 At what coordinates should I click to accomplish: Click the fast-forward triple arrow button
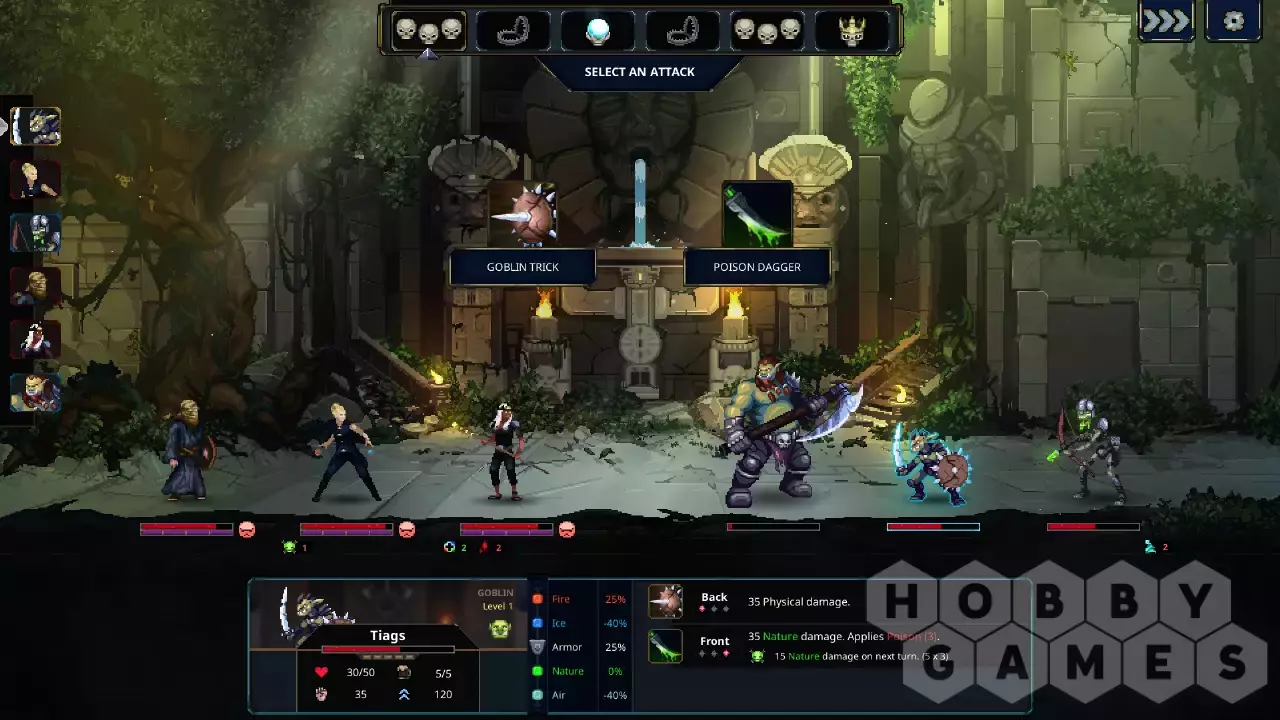(1166, 21)
